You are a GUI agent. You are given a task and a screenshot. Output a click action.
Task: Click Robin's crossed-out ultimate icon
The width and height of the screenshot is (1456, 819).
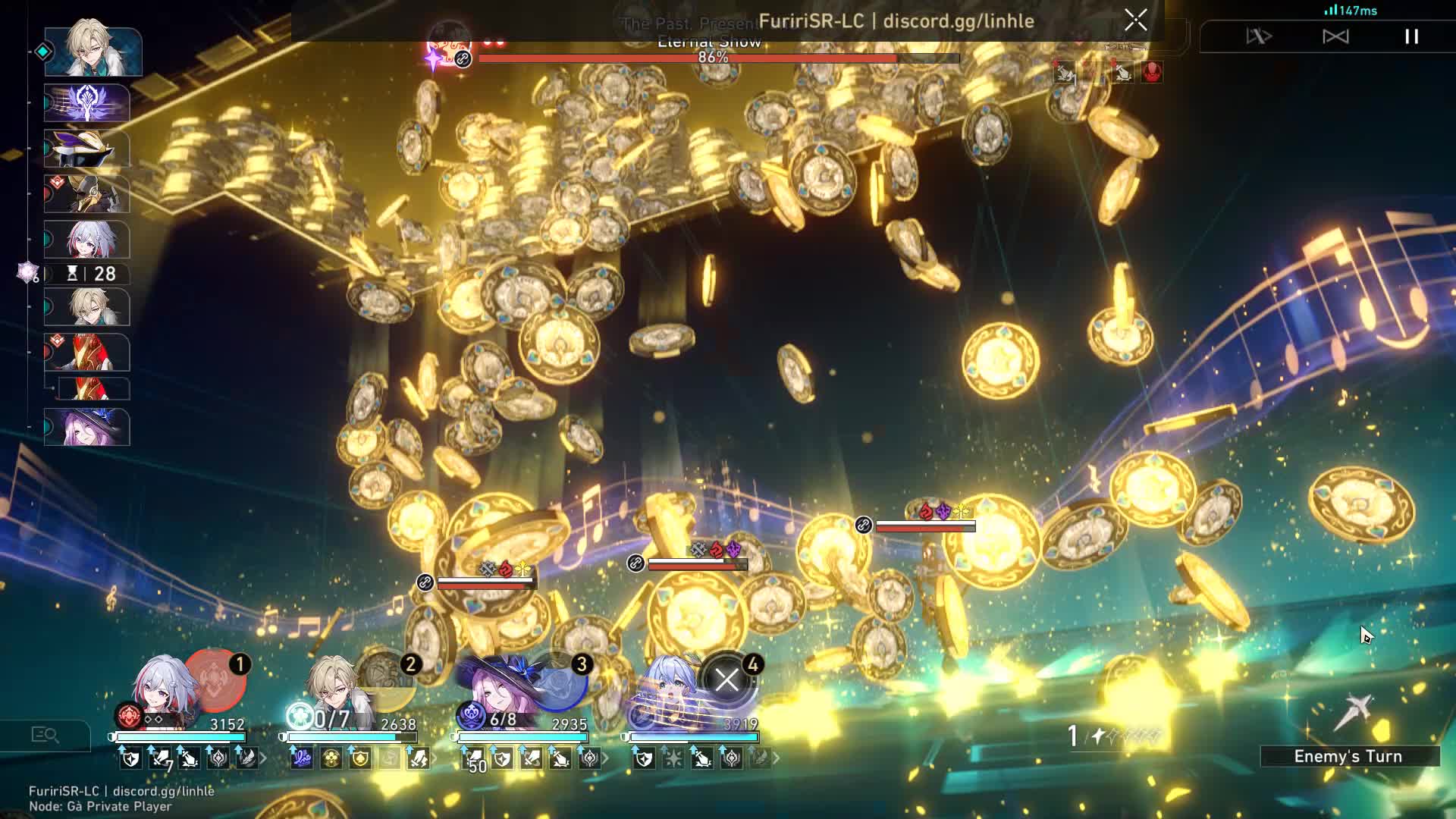726,679
